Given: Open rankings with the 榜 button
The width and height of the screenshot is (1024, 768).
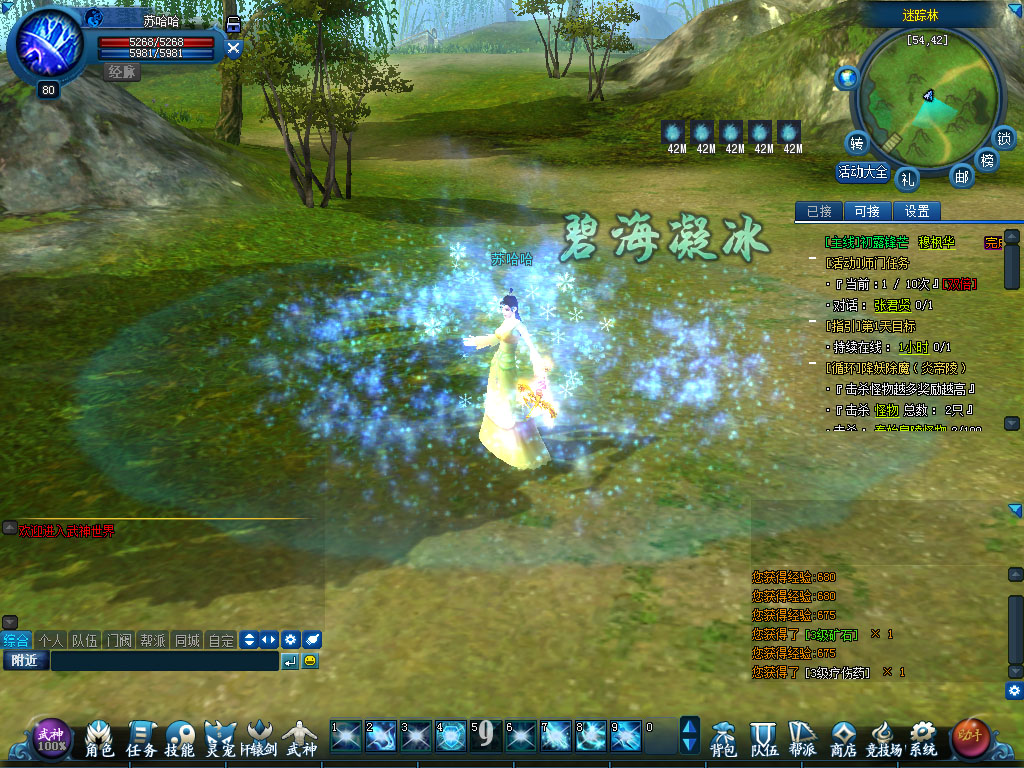Looking at the screenshot, I should 987,160.
